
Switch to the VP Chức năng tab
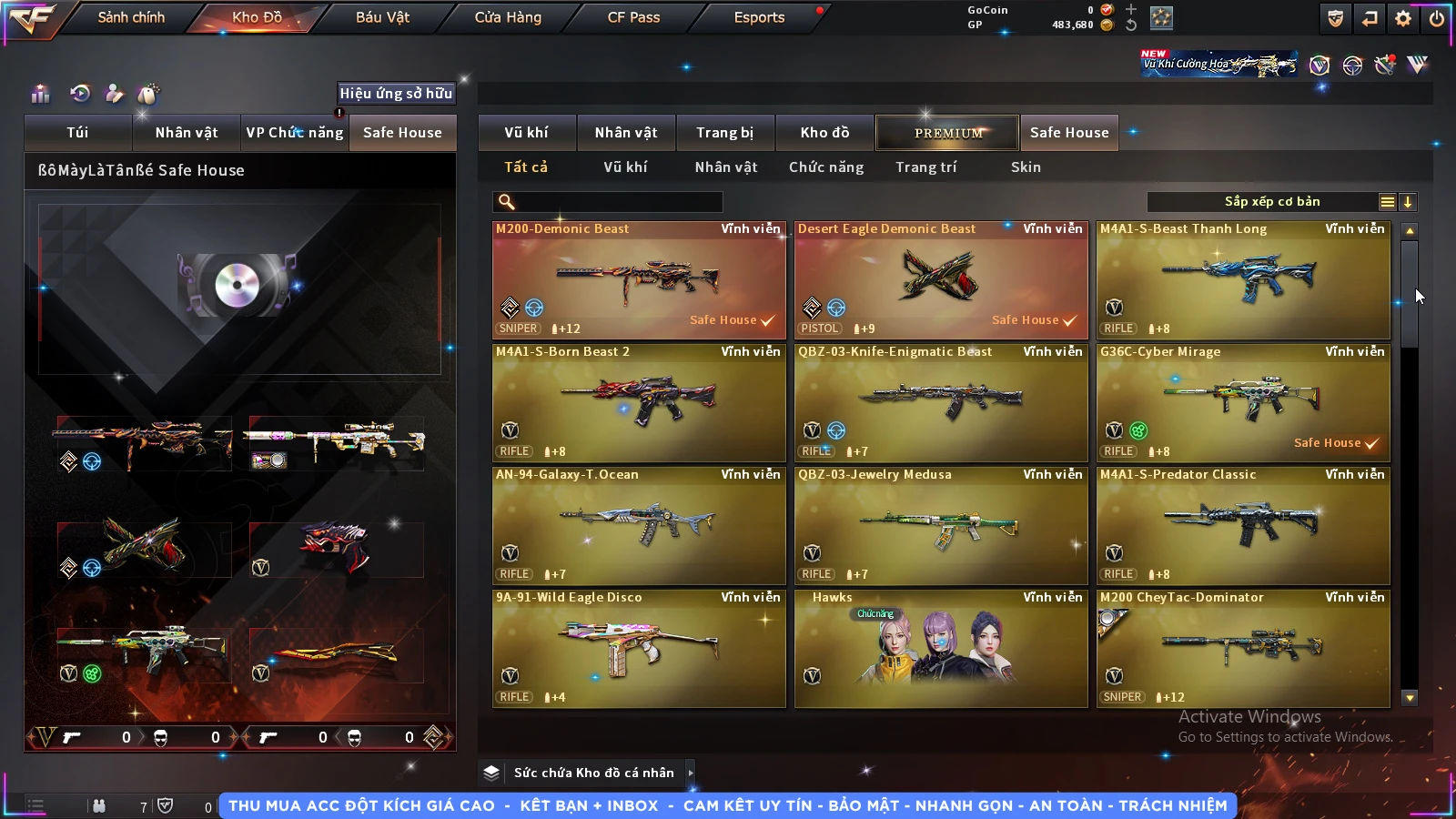click(x=294, y=133)
